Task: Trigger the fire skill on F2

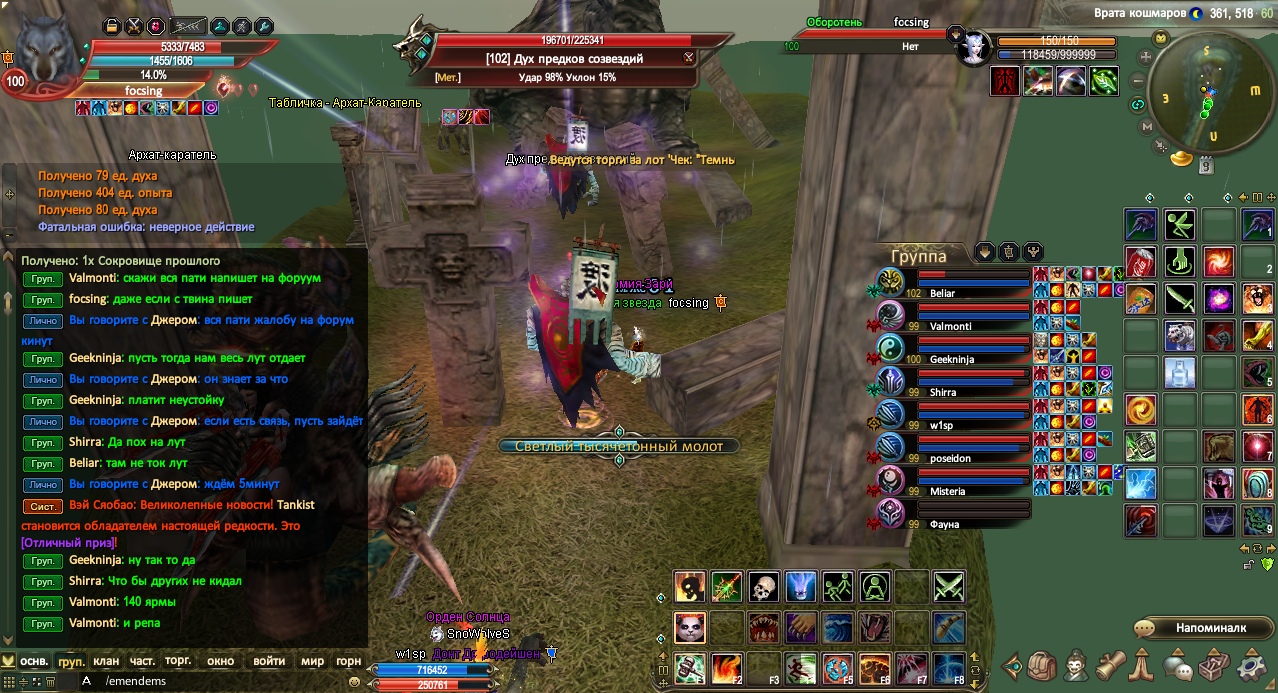Action: coord(727,667)
